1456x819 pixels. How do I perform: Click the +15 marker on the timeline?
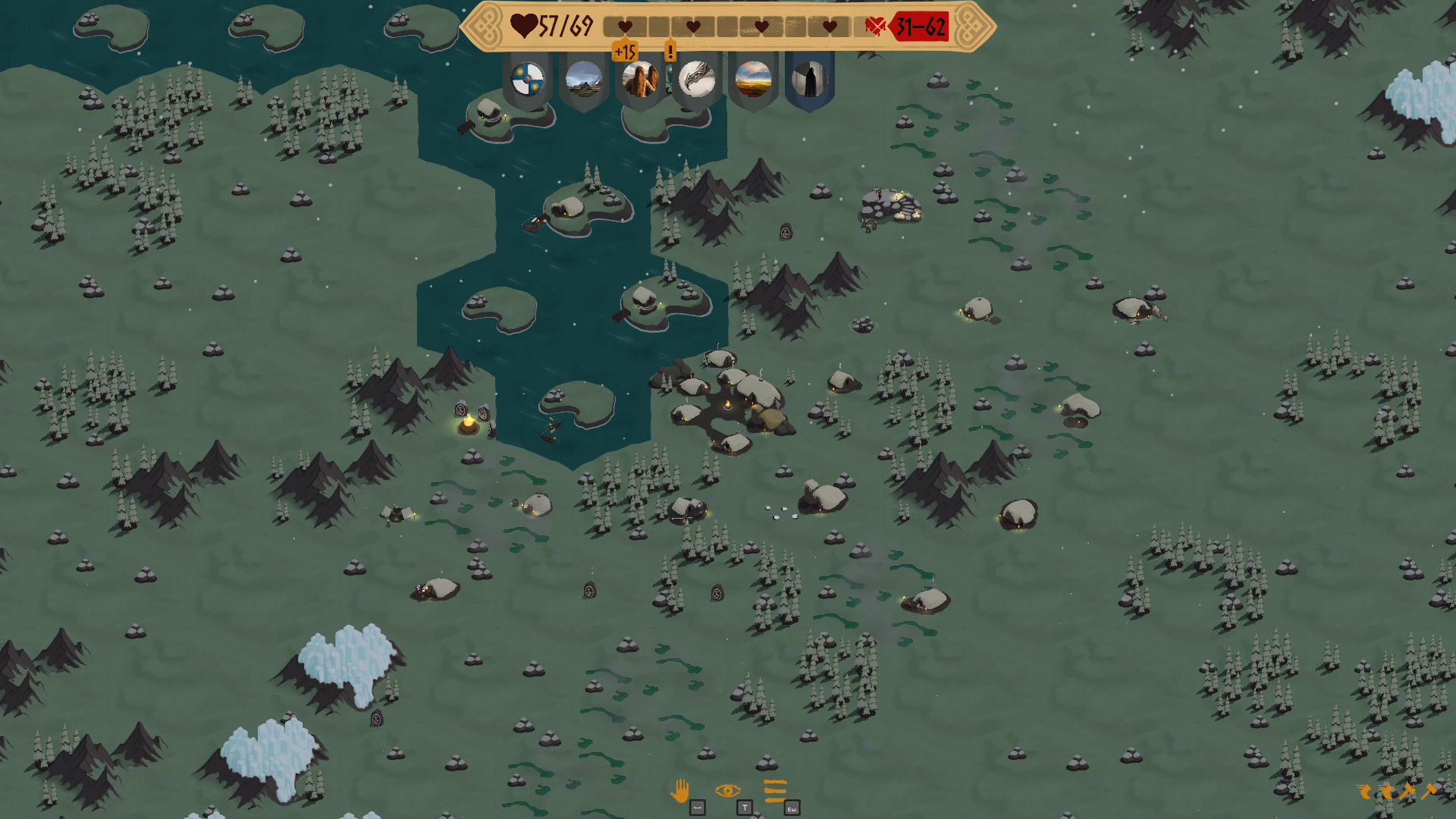[625, 52]
